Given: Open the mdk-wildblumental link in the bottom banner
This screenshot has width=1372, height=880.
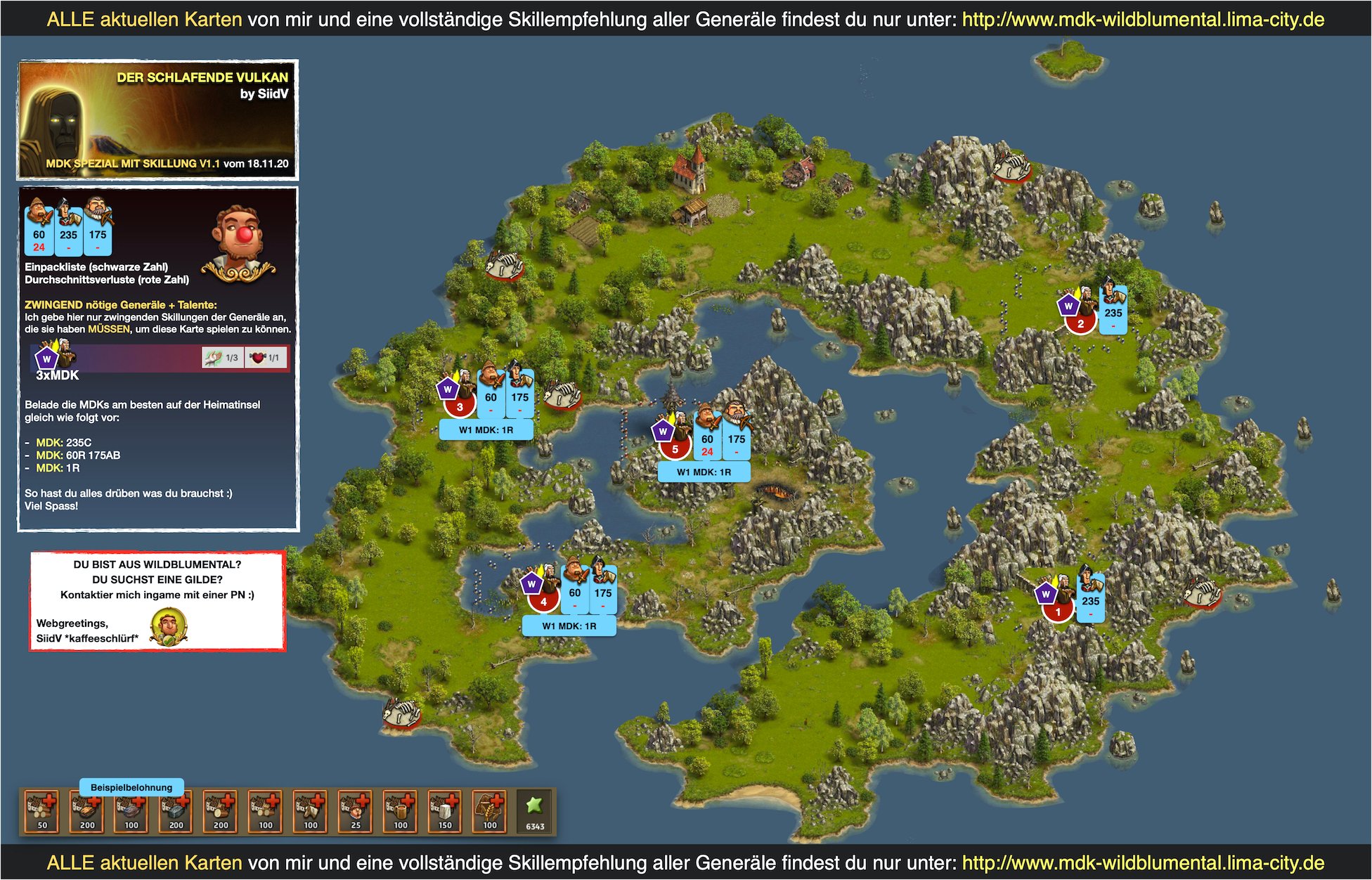Looking at the screenshot, I should tap(1142, 862).
